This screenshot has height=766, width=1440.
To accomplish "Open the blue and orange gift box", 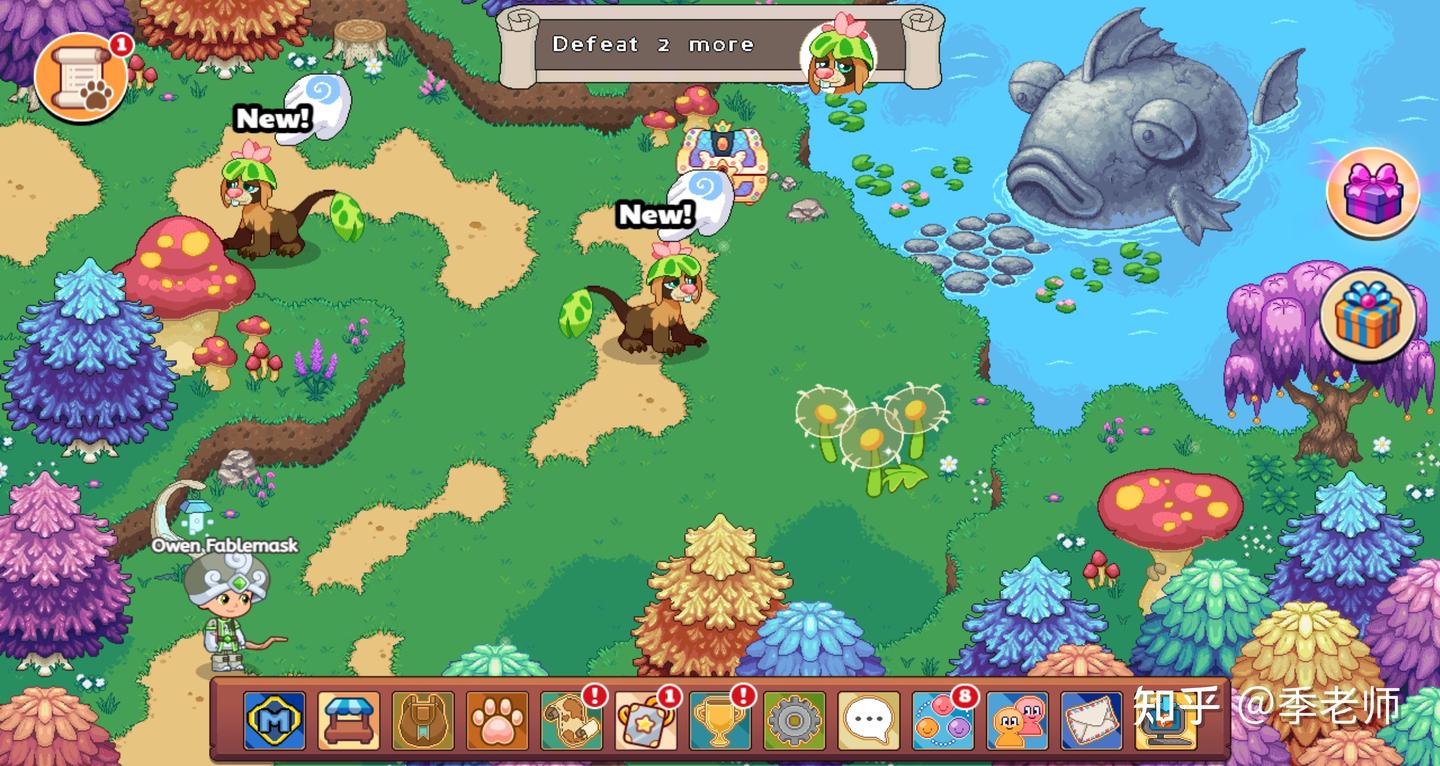I will [x=1368, y=315].
